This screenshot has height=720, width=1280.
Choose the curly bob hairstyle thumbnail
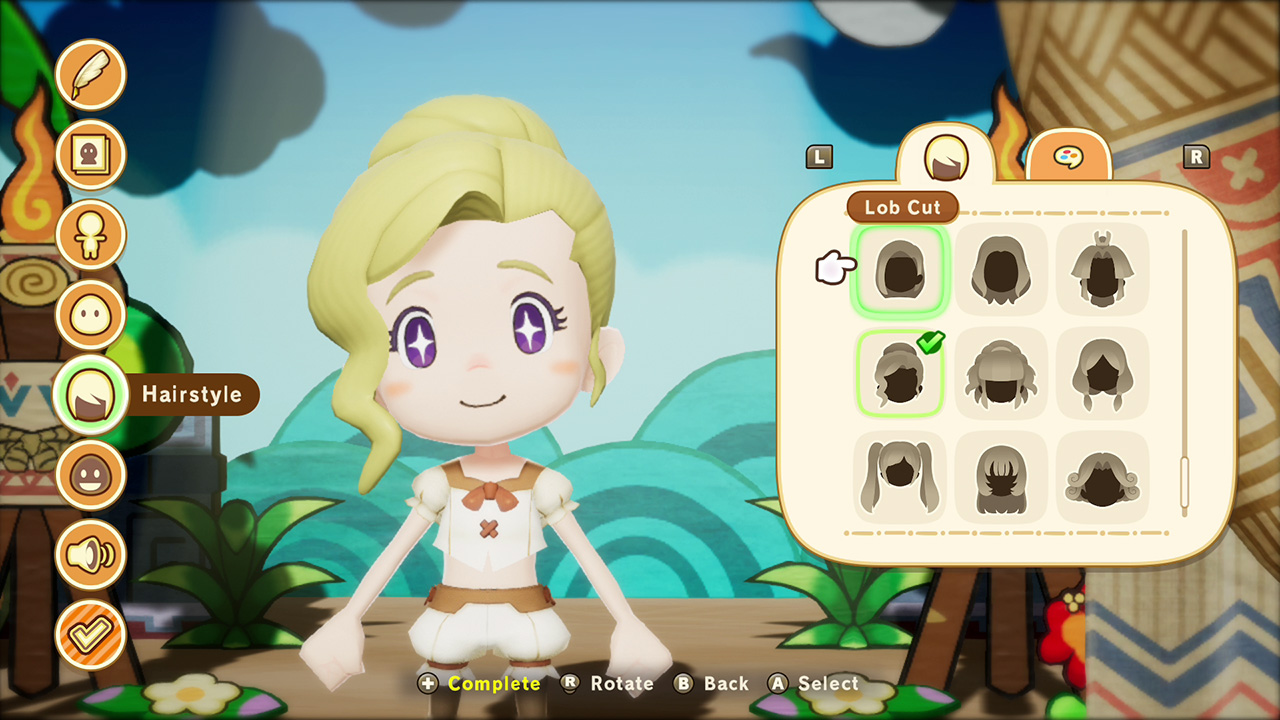1101,478
